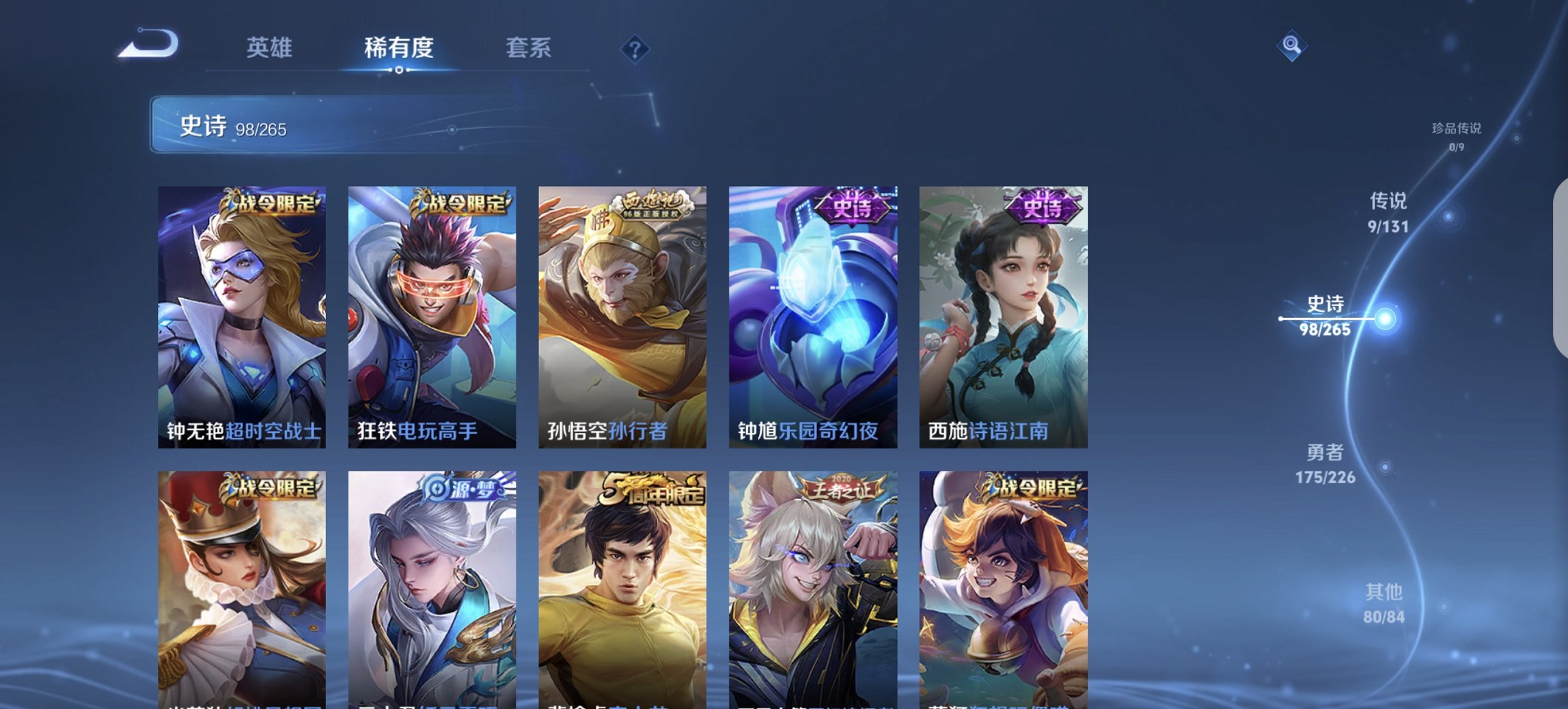The width and height of the screenshot is (1568, 709).
Task: Click the back arrow at top left
Action: [x=146, y=42]
